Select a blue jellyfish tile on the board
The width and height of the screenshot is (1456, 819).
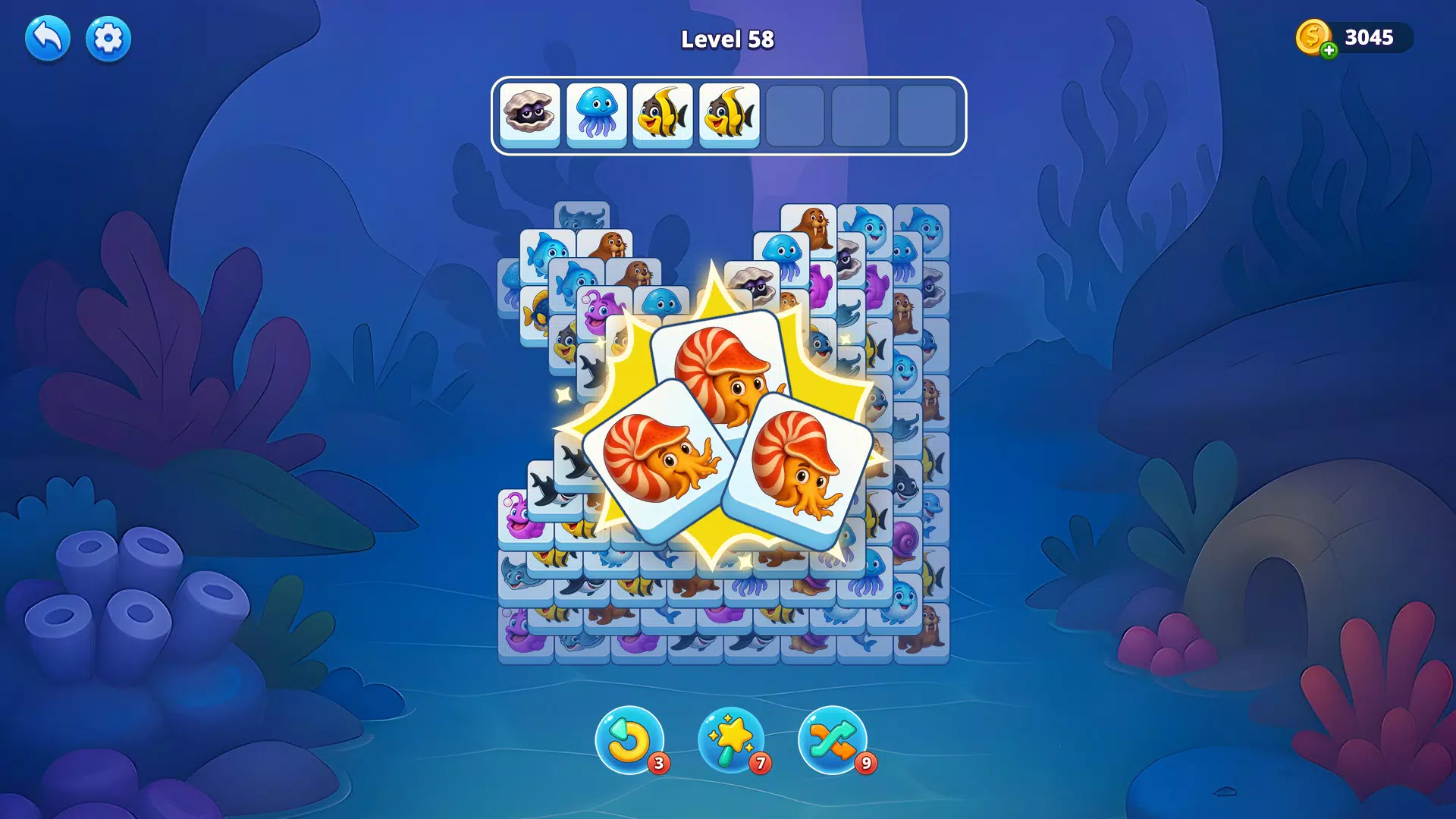coord(782,252)
